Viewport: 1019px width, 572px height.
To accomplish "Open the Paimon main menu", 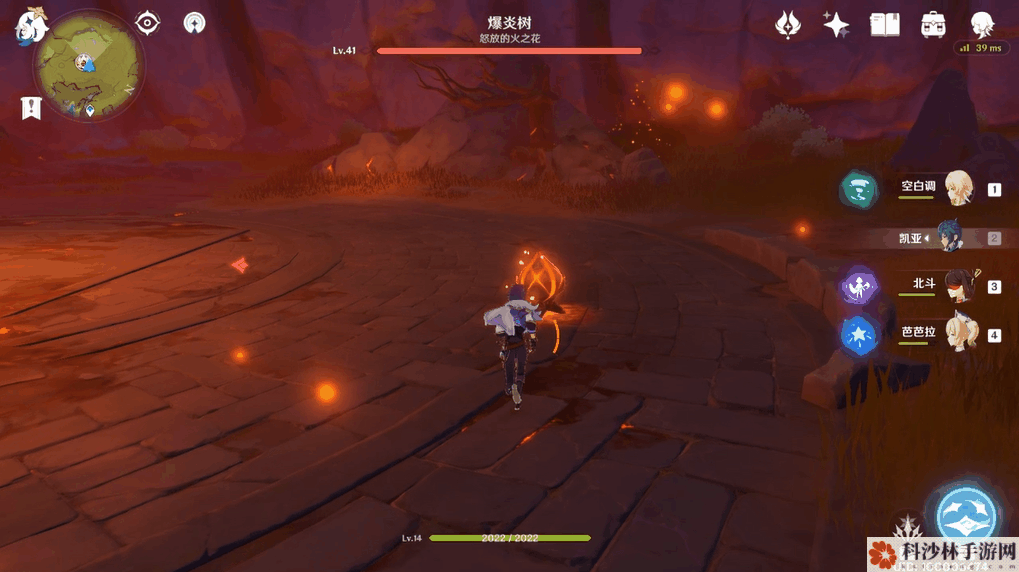I will point(29,27).
